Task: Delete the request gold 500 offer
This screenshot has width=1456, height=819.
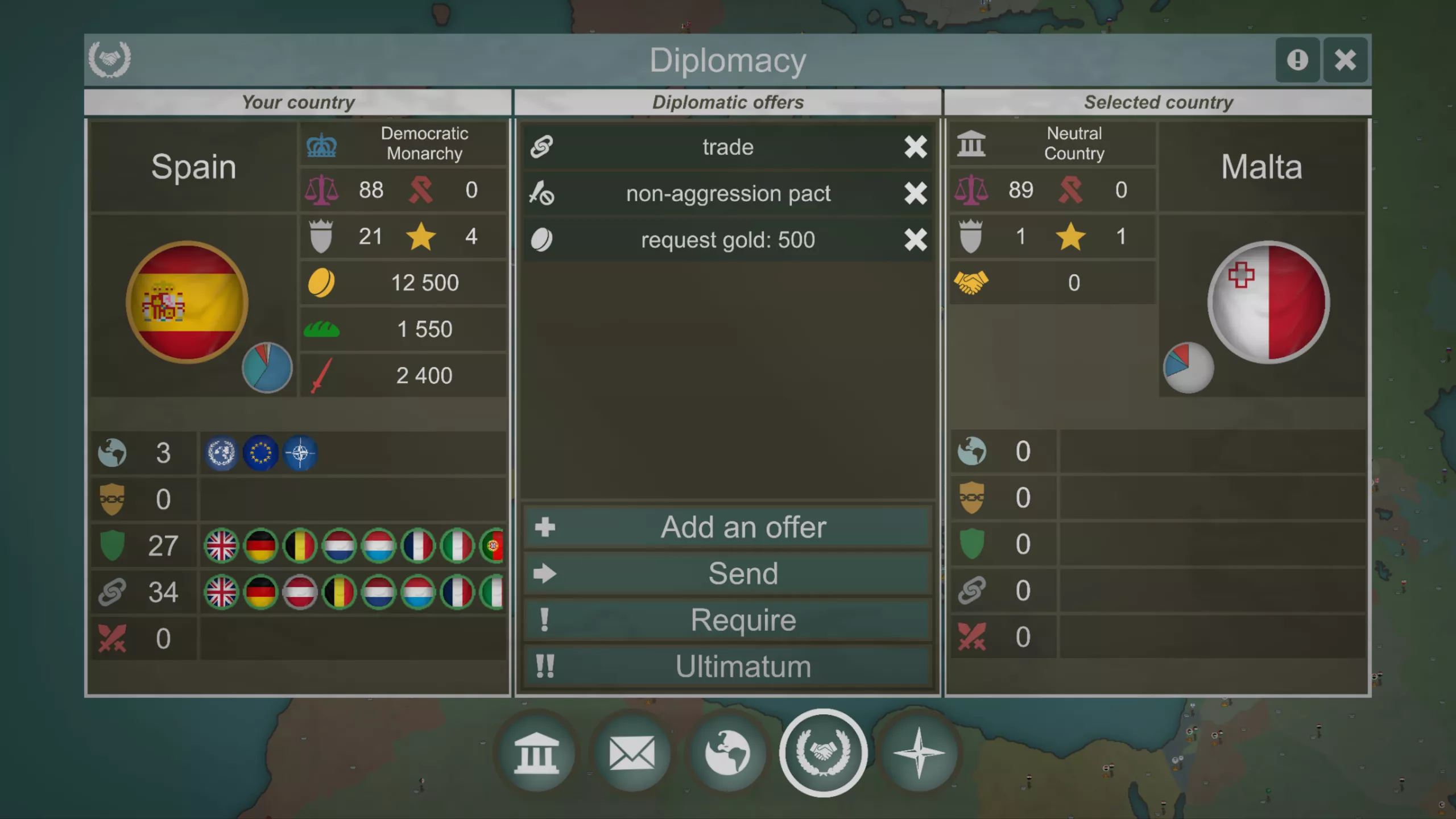Action: click(x=915, y=240)
